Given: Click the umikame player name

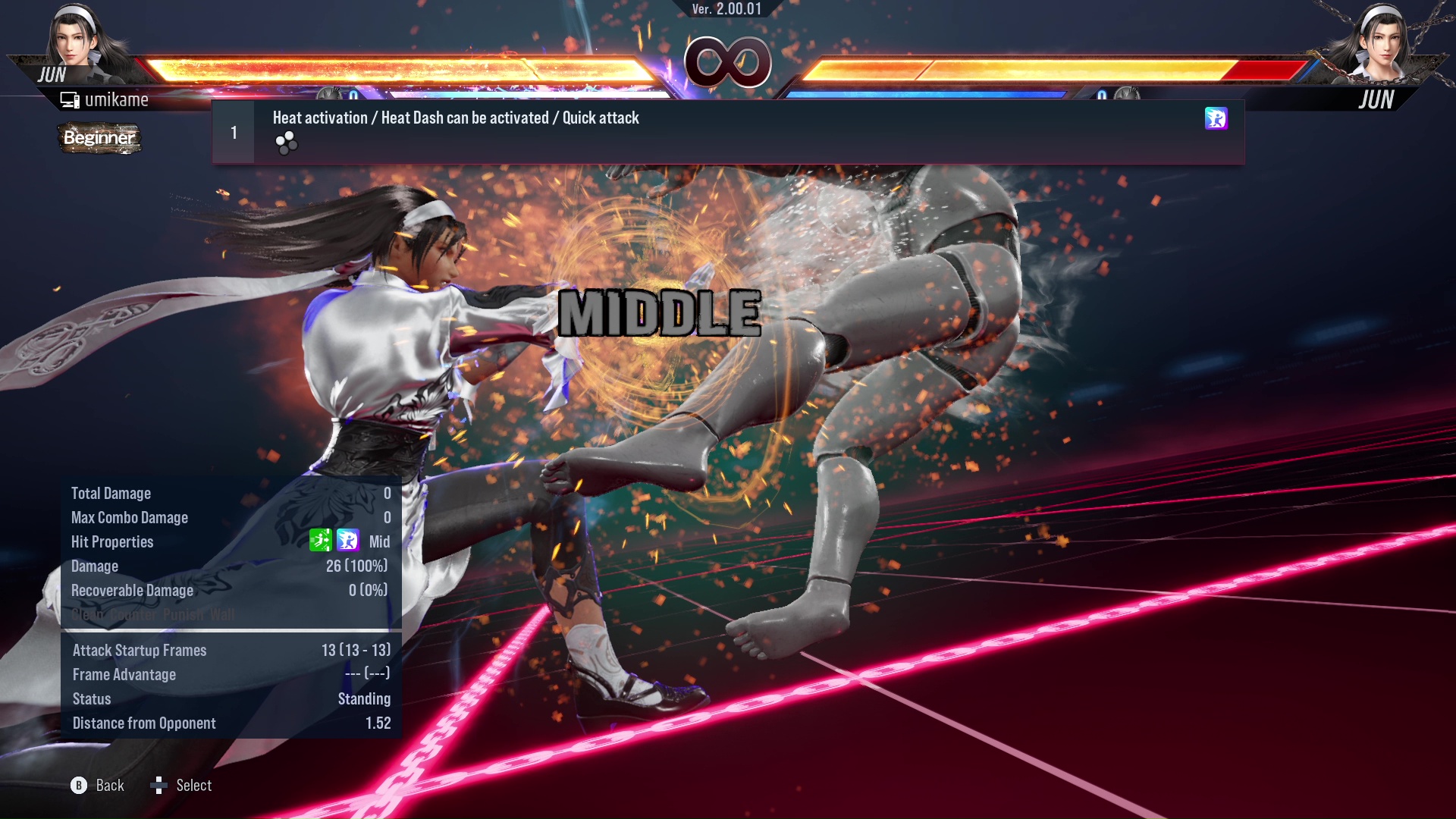Looking at the screenshot, I should (118, 99).
